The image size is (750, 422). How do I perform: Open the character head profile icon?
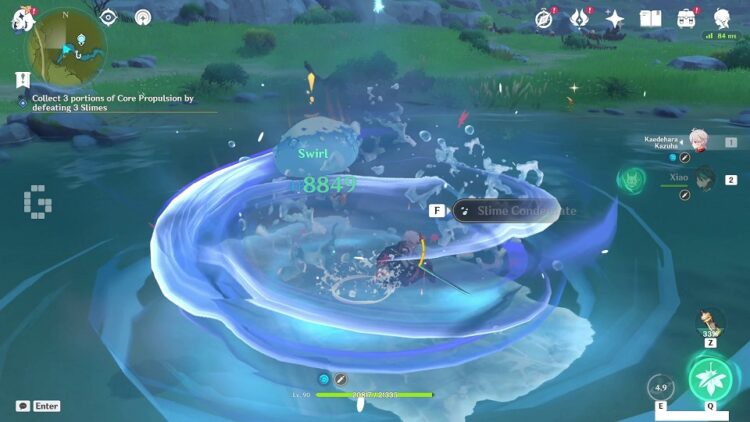click(721, 19)
